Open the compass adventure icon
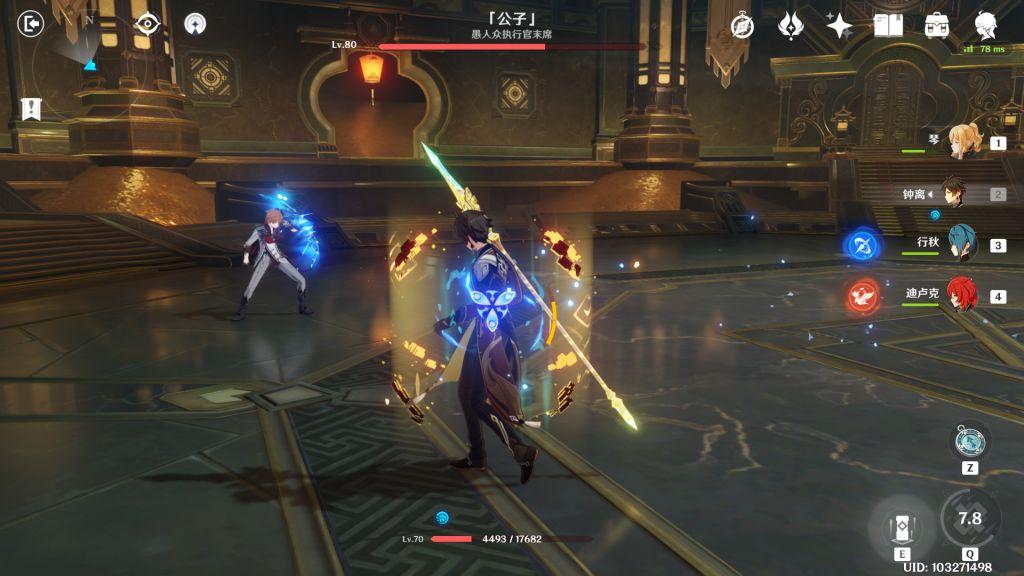The height and width of the screenshot is (576, 1024). [x=742, y=26]
